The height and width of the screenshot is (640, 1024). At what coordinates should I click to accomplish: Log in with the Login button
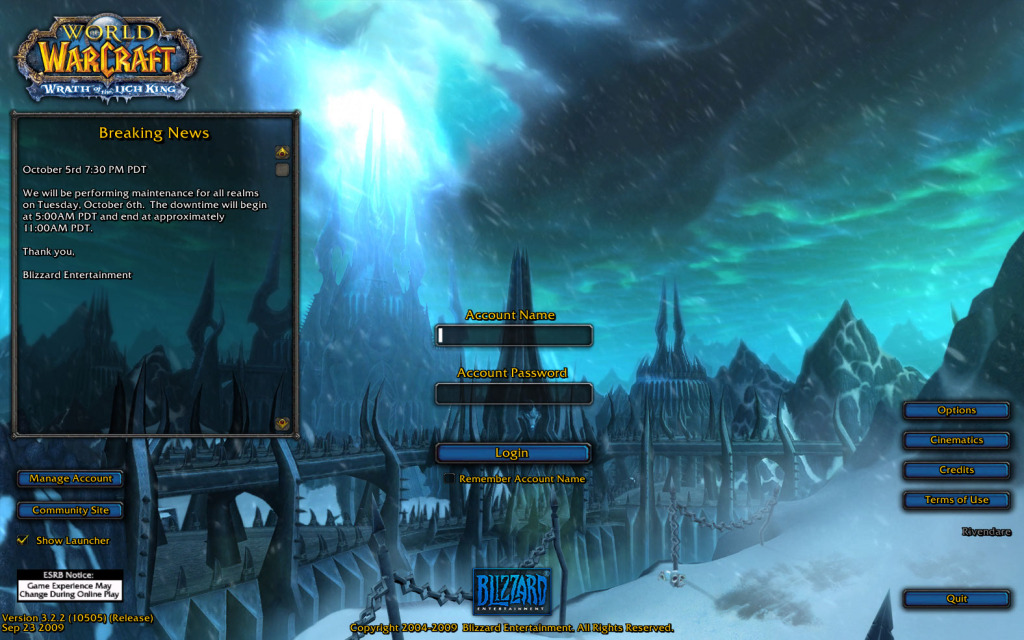point(512,453)
